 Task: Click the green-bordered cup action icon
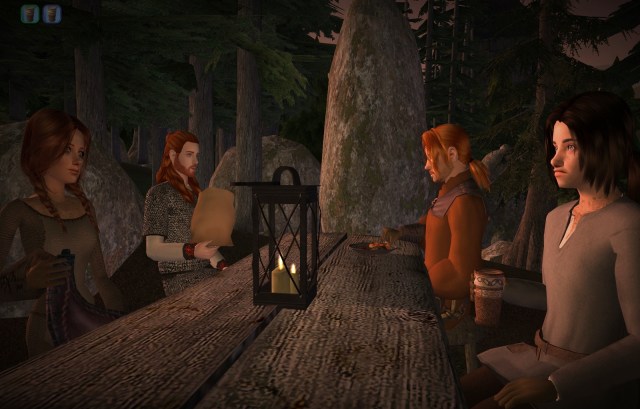[30, 14]
